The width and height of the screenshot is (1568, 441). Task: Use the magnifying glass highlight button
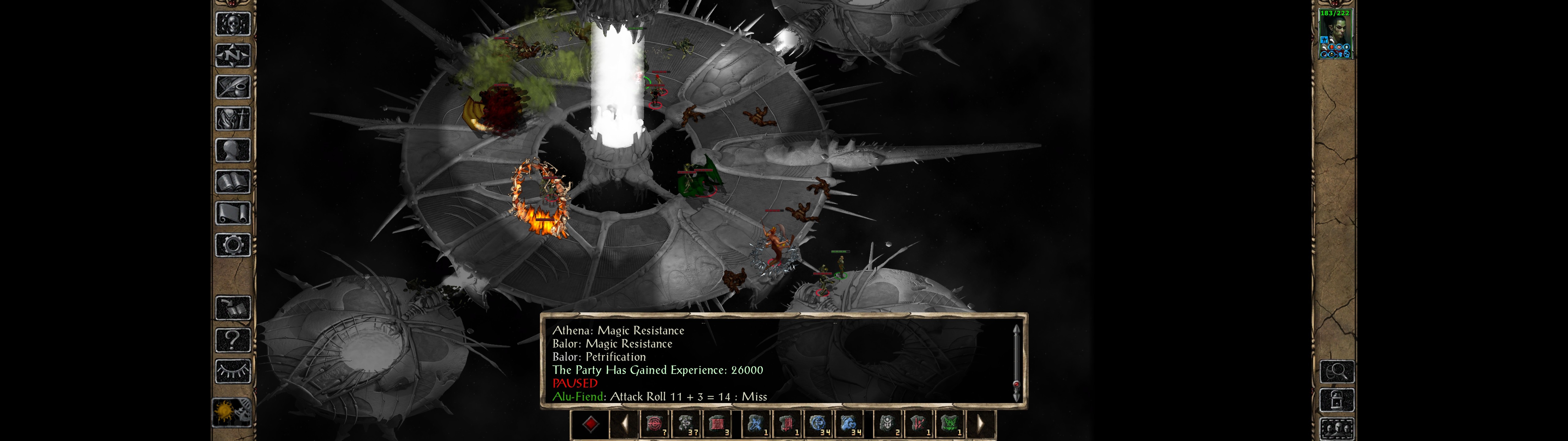click(x=1337, y=371)
